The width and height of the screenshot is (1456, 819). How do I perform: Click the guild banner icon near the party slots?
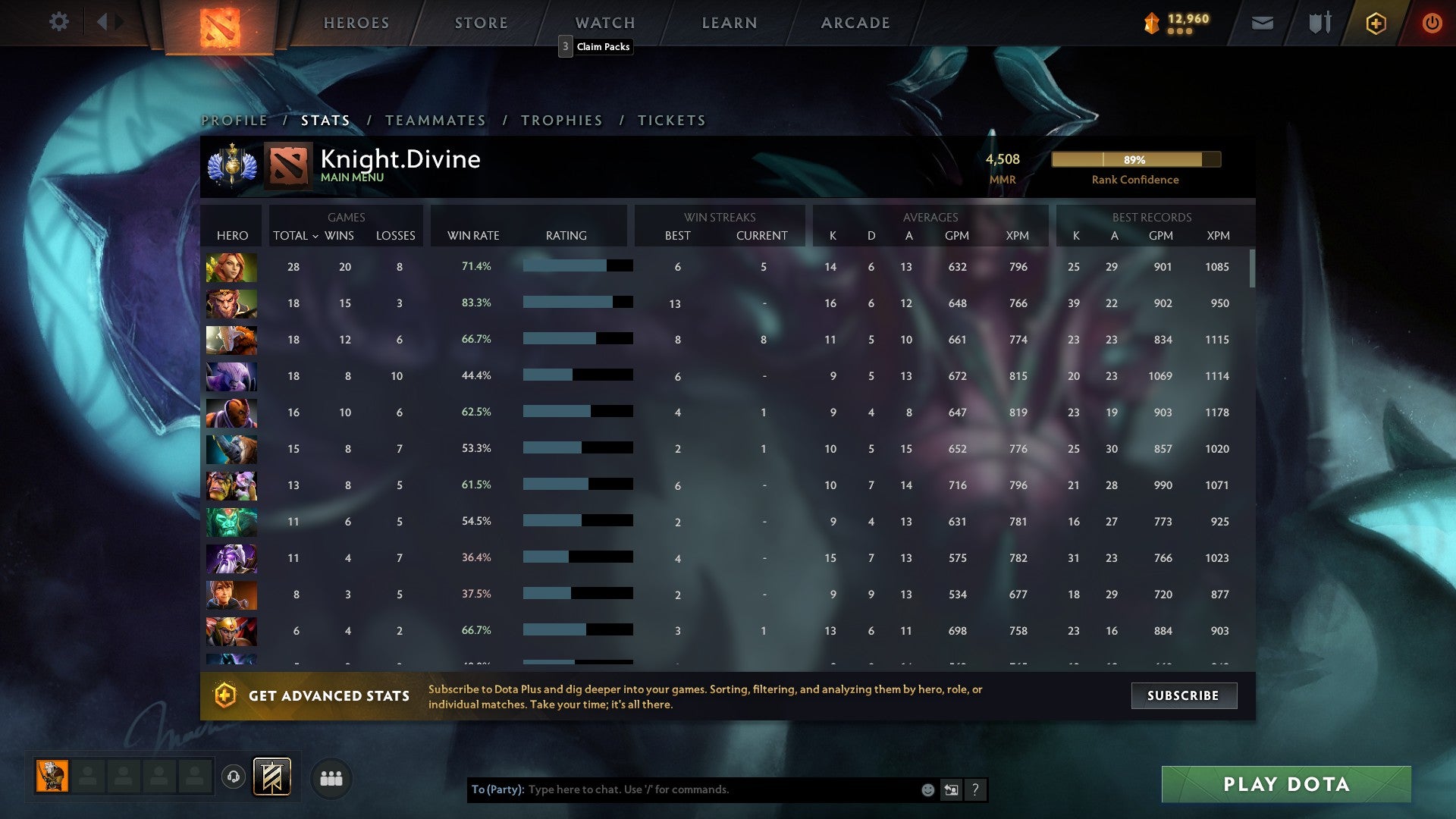pos(271,778)
